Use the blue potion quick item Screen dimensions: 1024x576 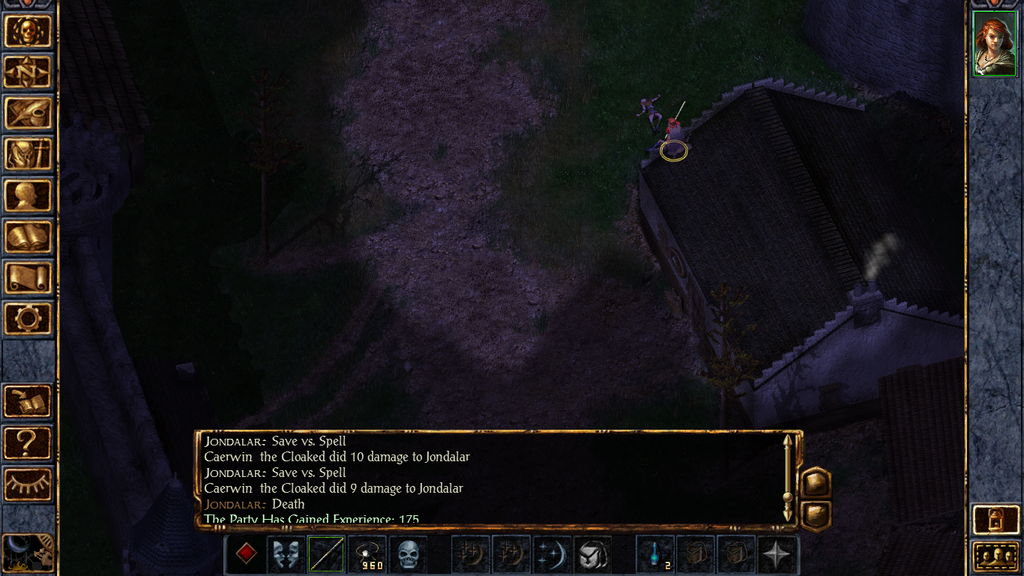[x=655, y=554]
